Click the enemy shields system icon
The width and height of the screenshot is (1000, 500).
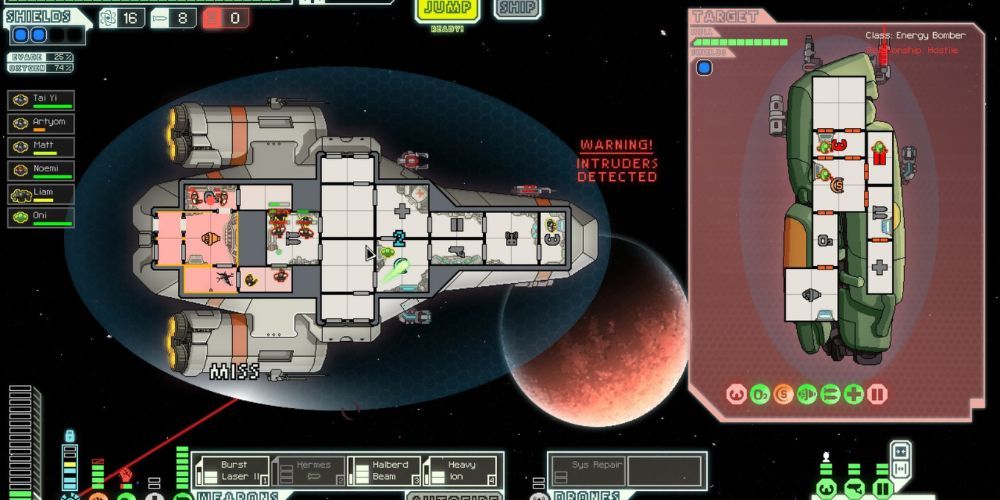(x=737, y=394)
